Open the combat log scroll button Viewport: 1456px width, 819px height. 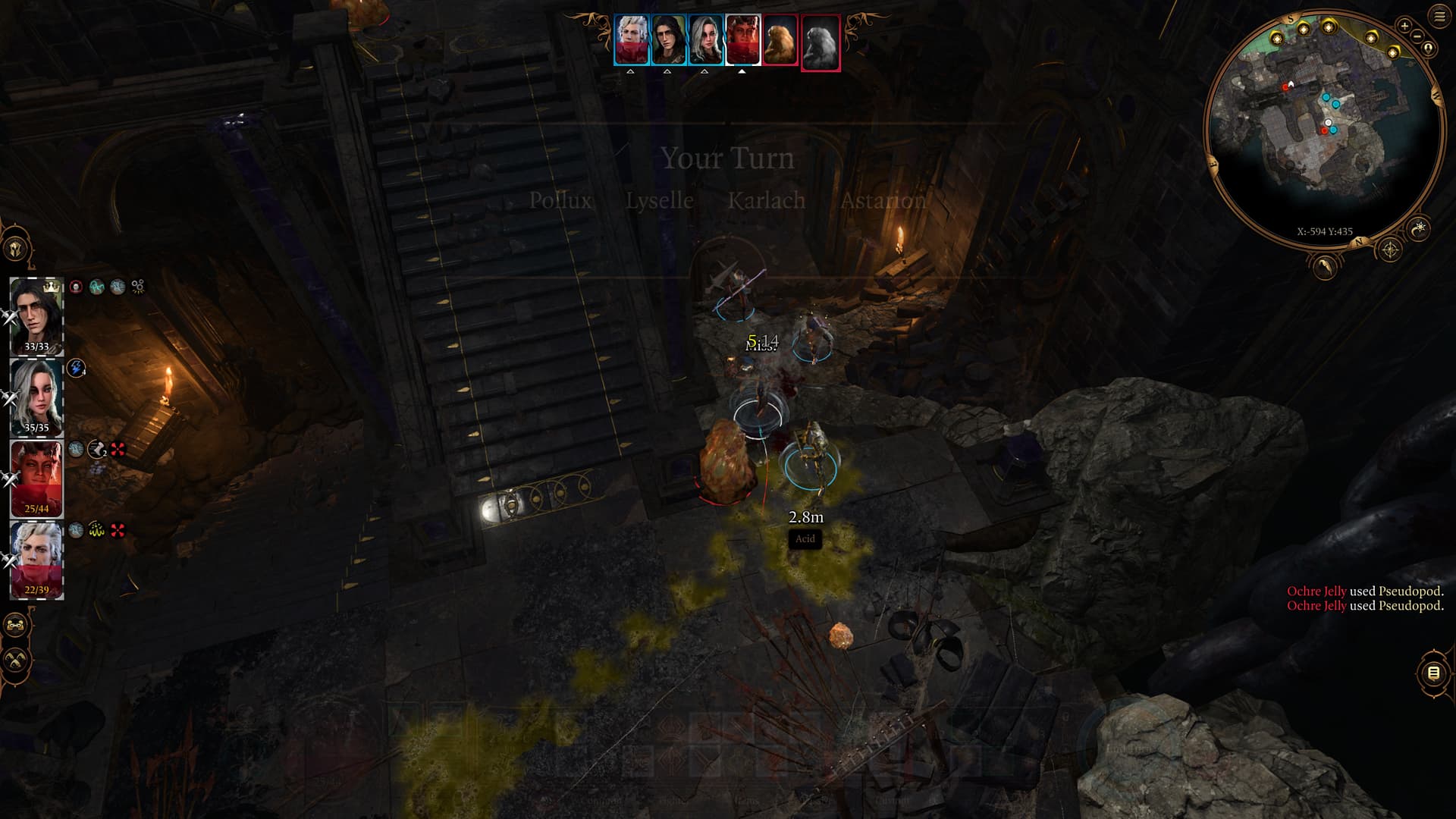tap(1432, 673)
